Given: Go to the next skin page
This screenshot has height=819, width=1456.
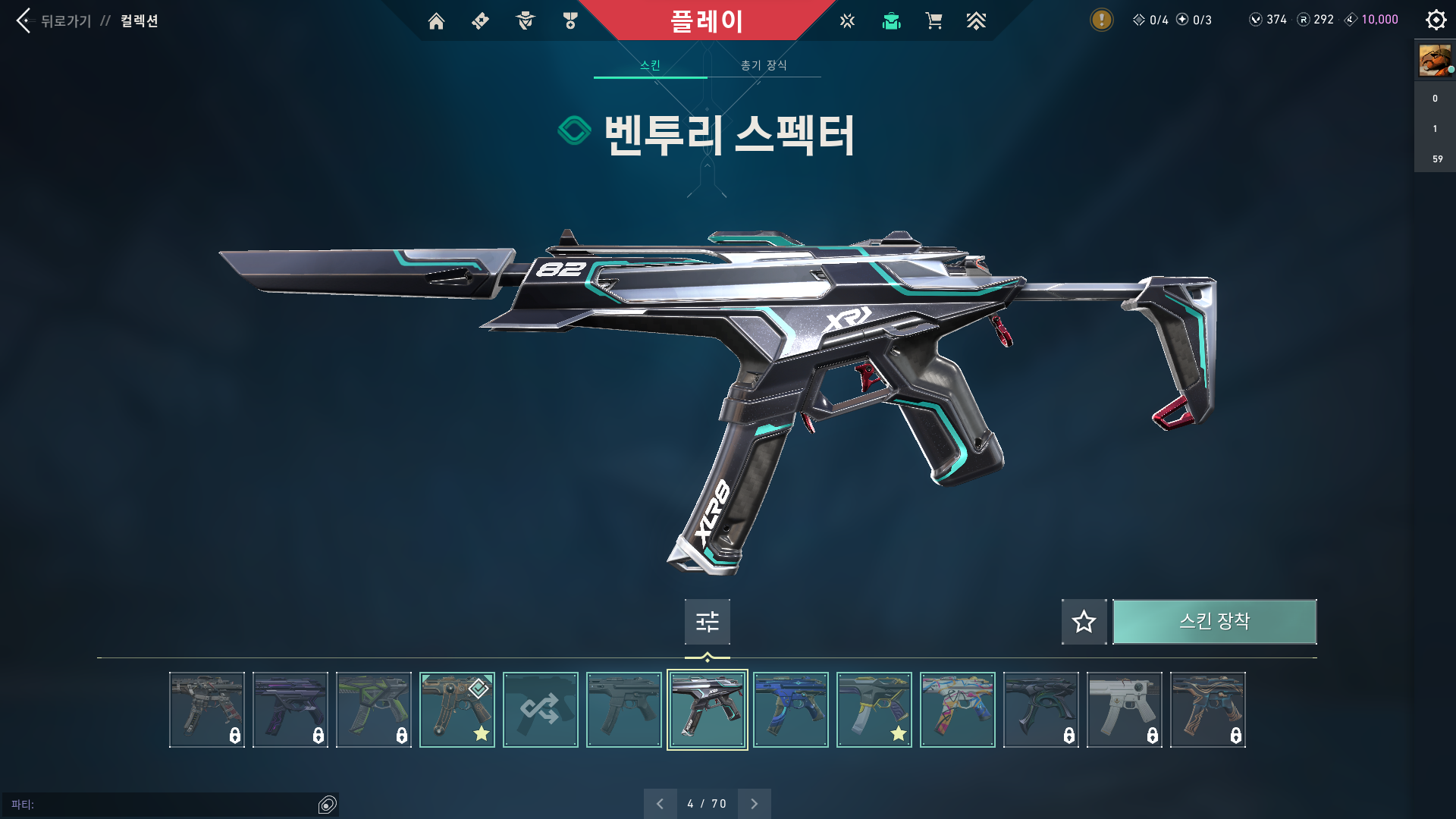Looking at the screenshot, I should point(754,804).
